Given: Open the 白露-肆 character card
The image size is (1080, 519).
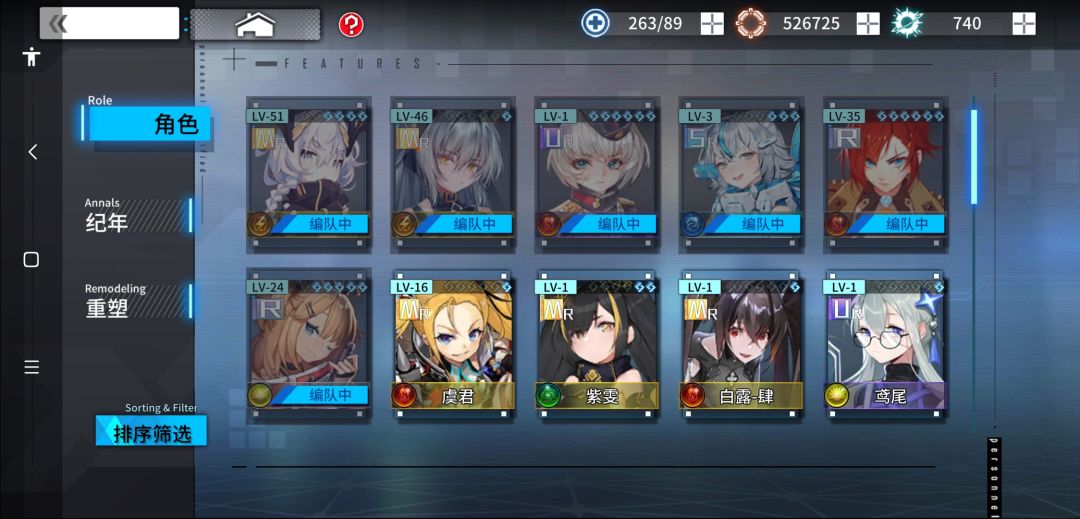Looking at the screenshot, I should coord(740,343).
